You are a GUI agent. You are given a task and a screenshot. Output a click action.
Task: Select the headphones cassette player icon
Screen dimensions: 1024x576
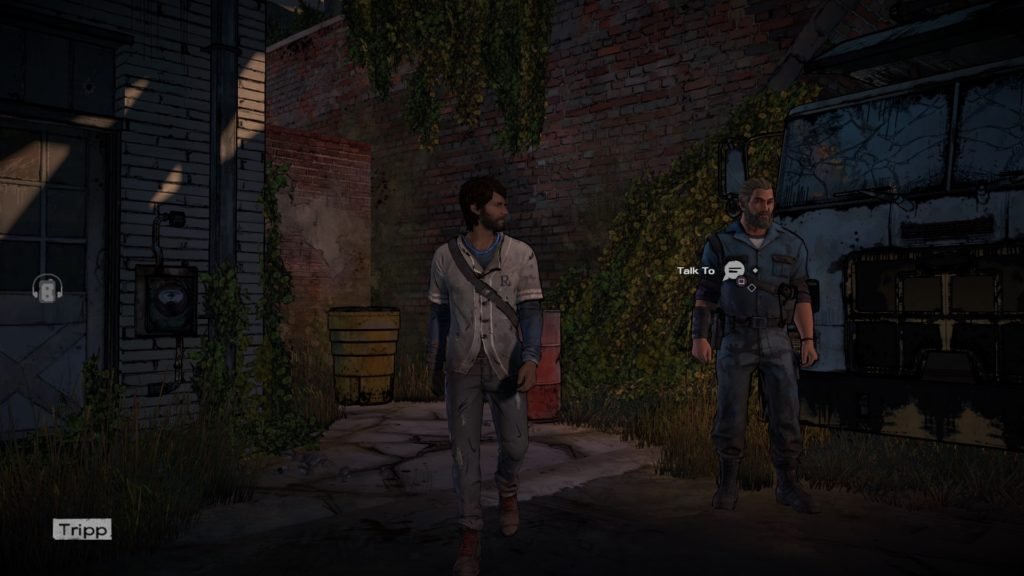[x=45, y=289]
